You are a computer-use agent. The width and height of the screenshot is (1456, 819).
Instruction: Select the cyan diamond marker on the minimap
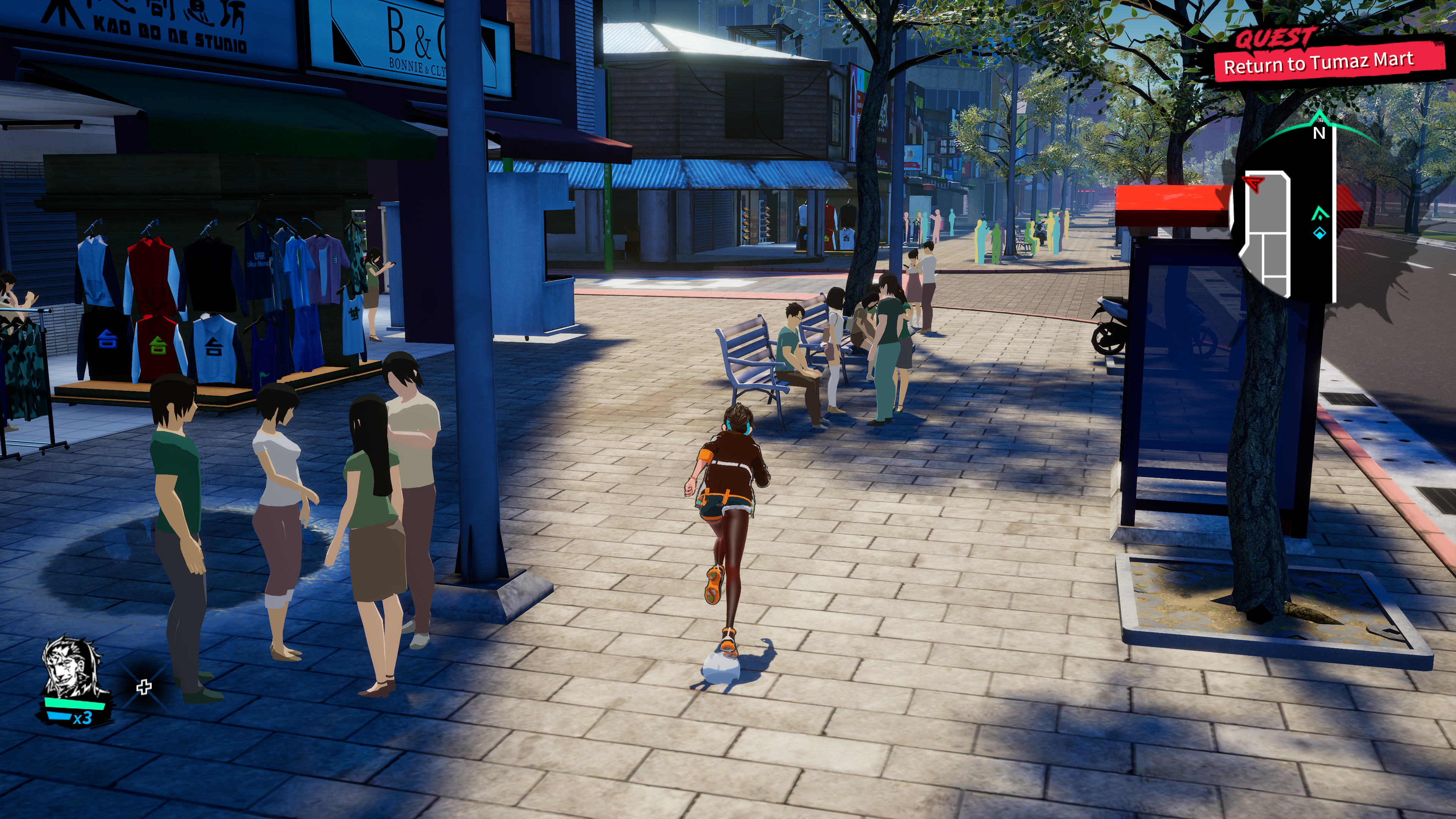tap(1319, 233)
